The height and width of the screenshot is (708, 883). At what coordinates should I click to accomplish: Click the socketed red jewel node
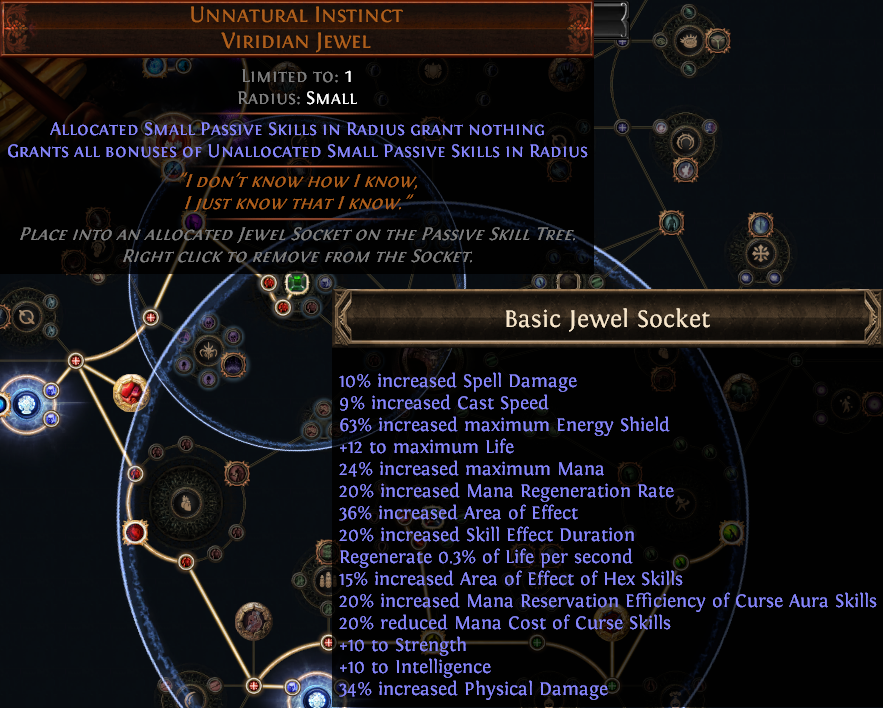(x=130, y=392)
